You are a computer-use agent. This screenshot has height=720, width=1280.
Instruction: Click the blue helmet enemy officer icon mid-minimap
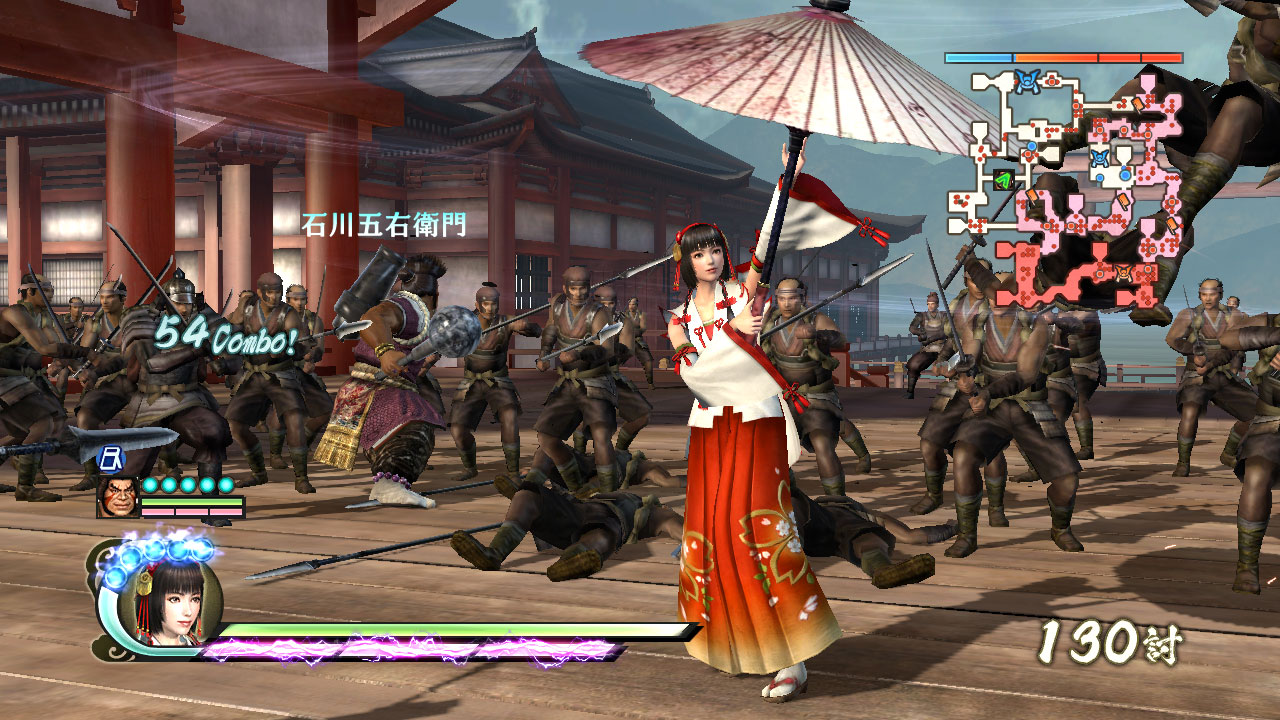click(1100, 158)
